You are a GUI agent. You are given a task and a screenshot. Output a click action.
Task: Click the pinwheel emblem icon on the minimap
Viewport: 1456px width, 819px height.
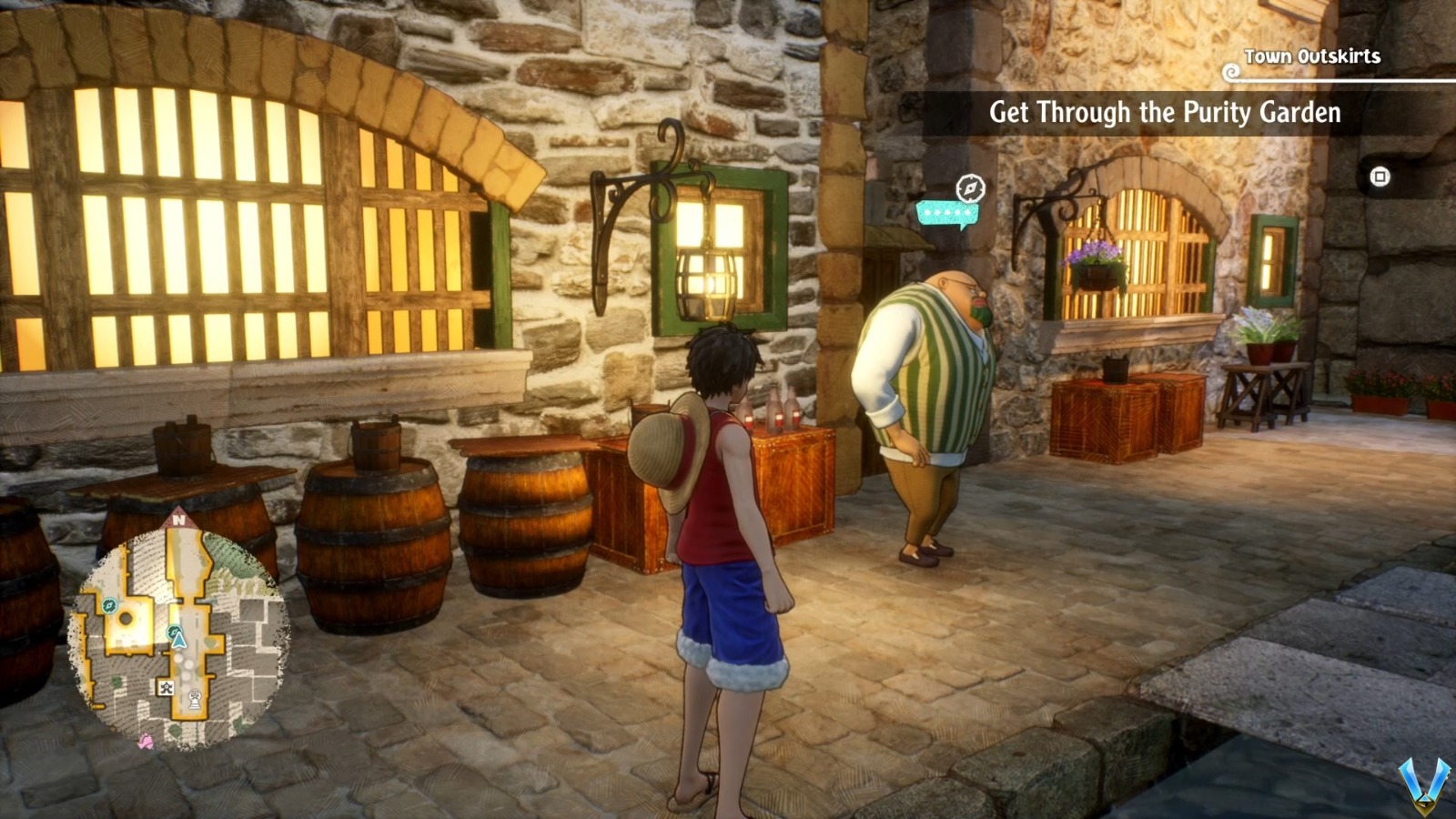pyautogui.click(x=166, y=688)
